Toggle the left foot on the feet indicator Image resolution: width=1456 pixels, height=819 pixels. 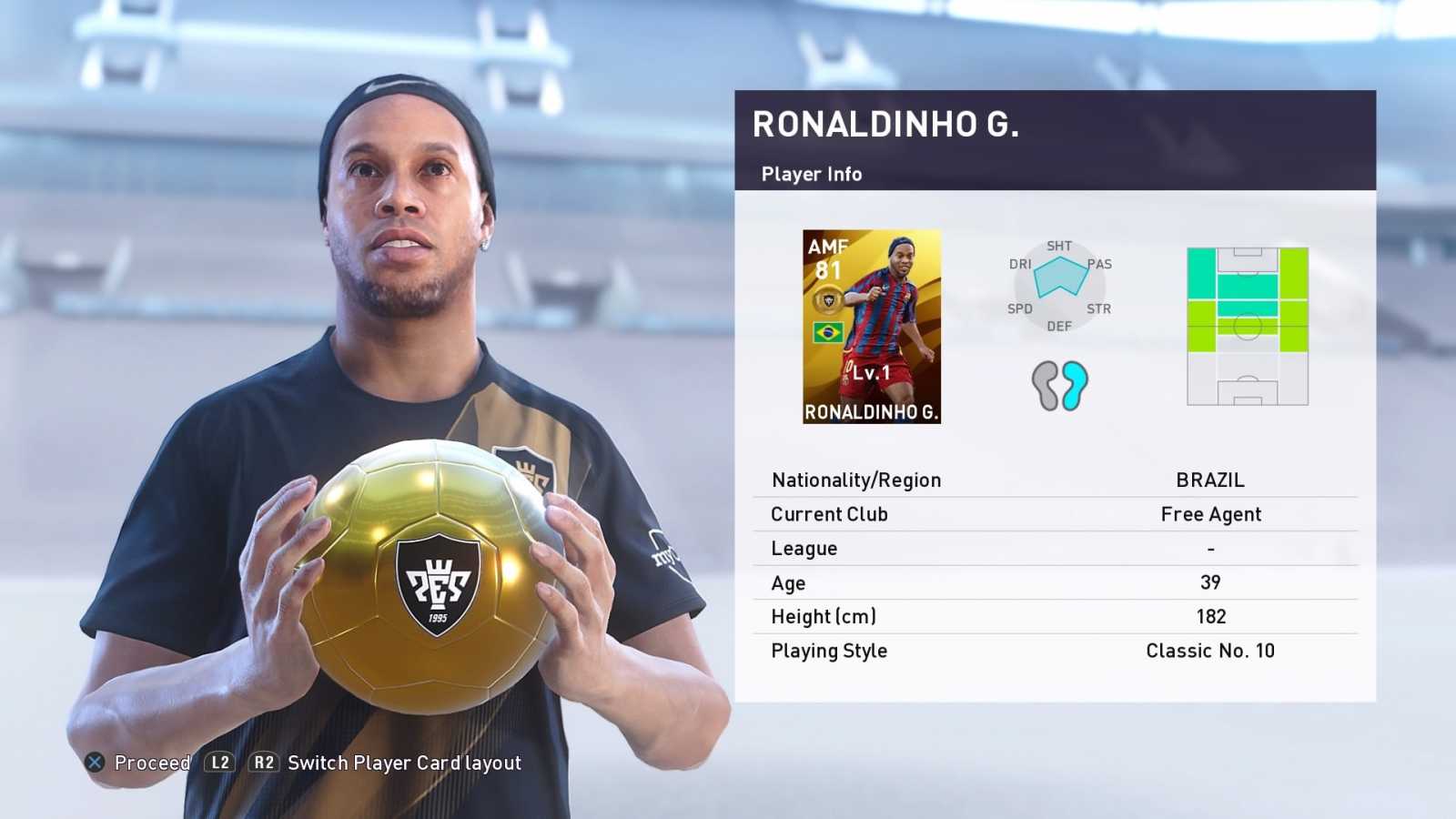point(1043,384)
